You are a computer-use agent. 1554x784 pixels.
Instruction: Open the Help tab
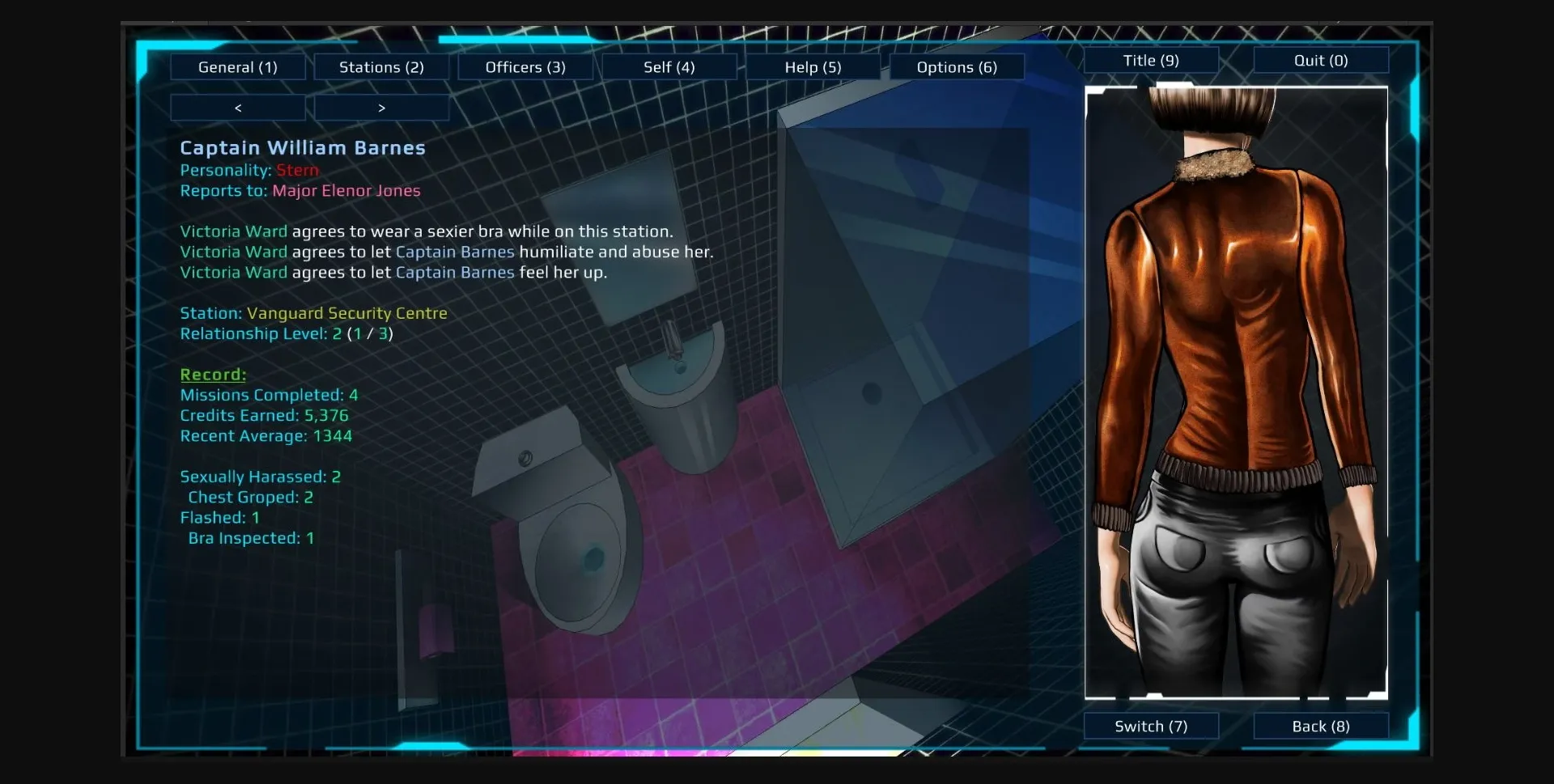[x=813, y=67]
